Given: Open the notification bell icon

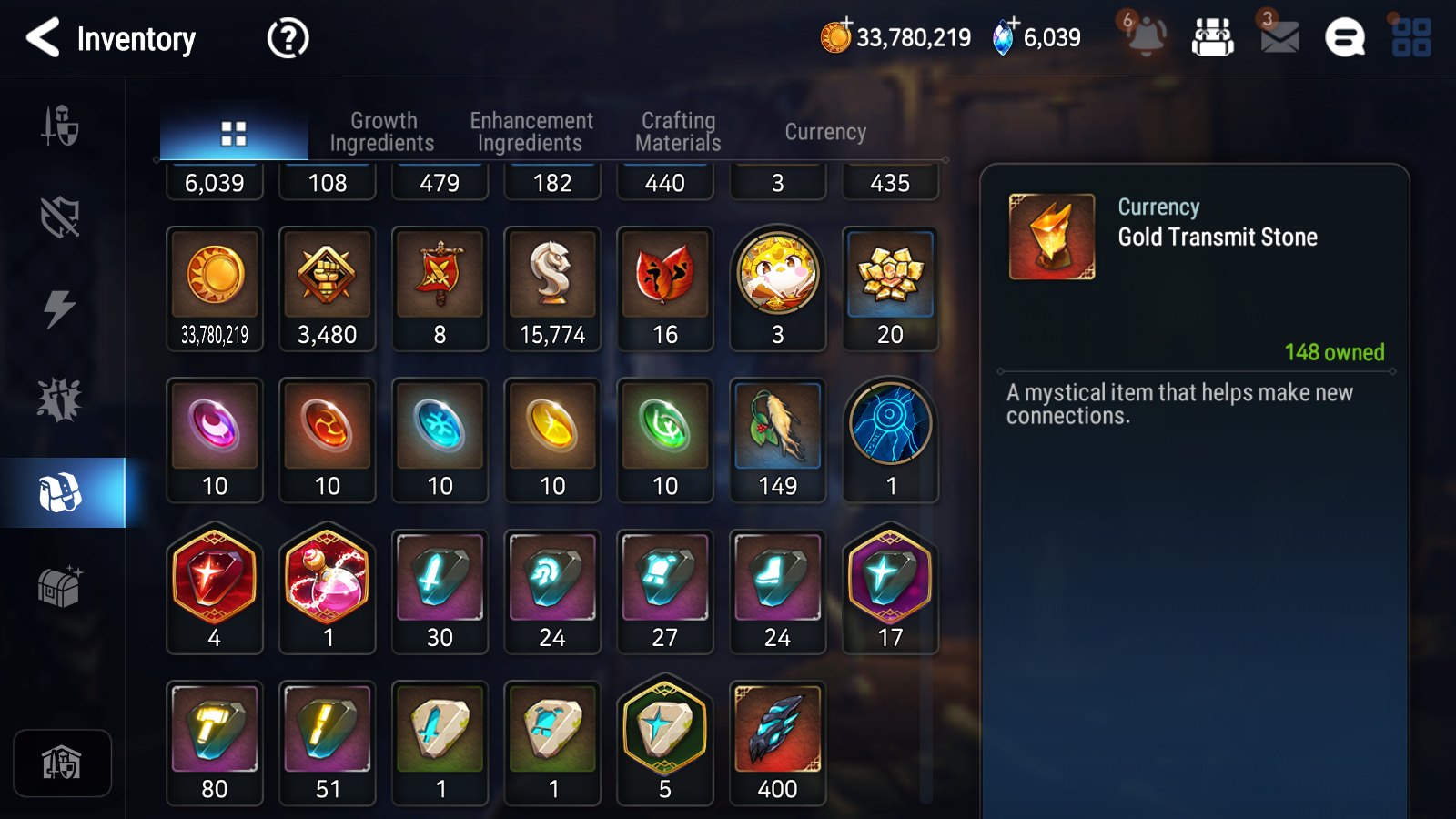Looking at the screenshot, I should point(1146,37).
